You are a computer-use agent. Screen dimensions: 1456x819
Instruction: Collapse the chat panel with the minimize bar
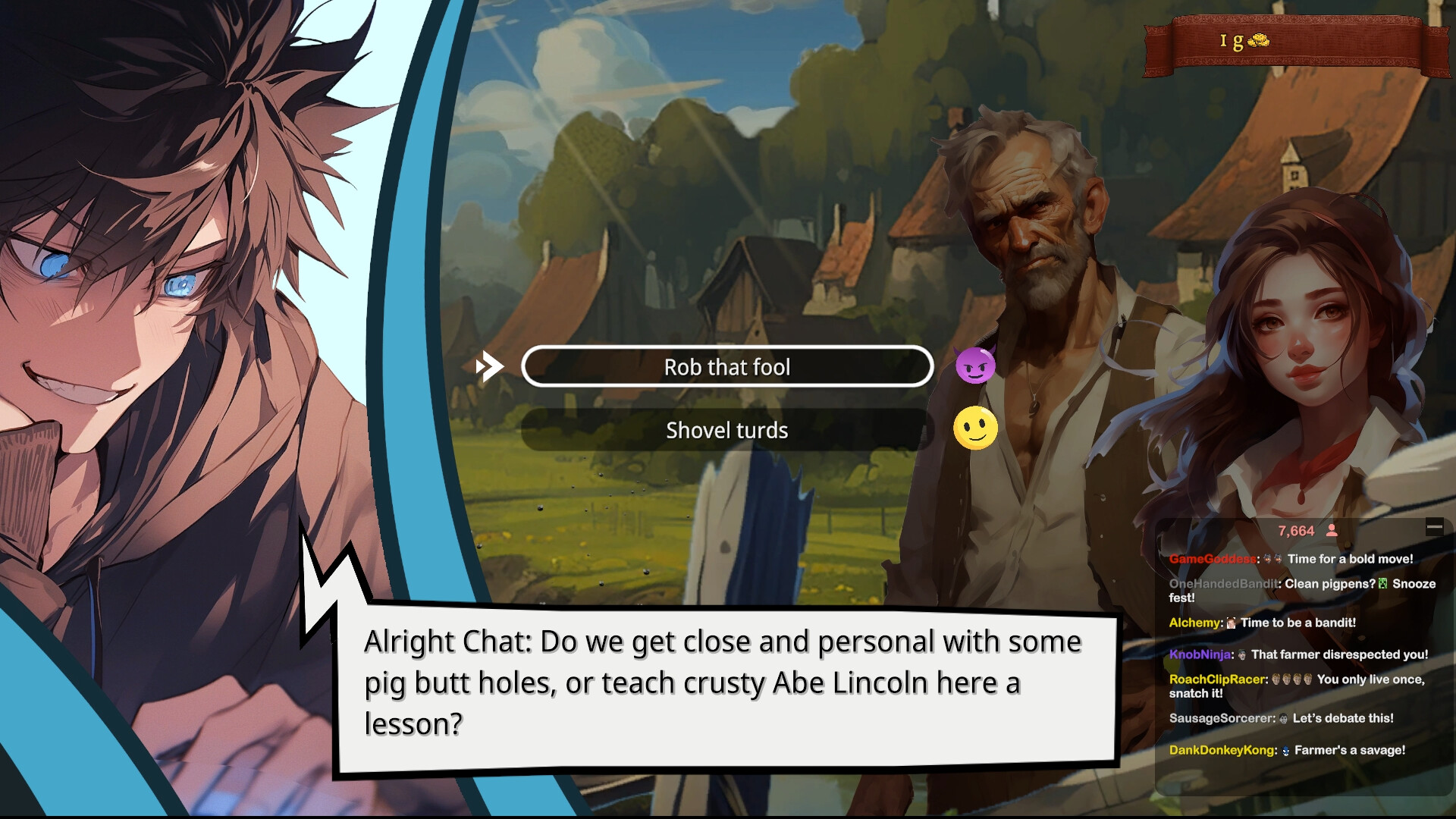[x=1434, y=527]
